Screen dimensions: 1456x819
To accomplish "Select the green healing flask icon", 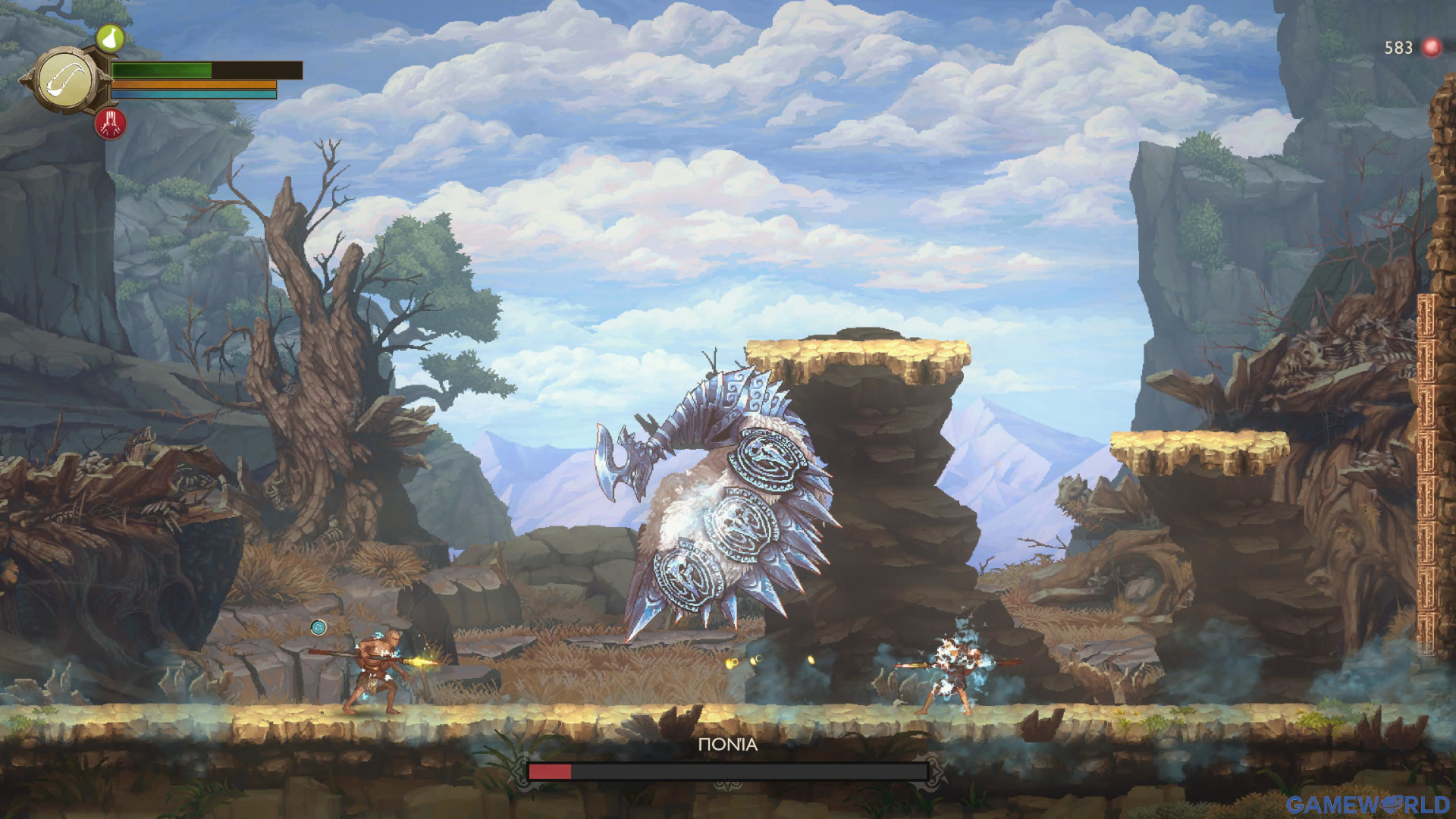I will 111,37.
